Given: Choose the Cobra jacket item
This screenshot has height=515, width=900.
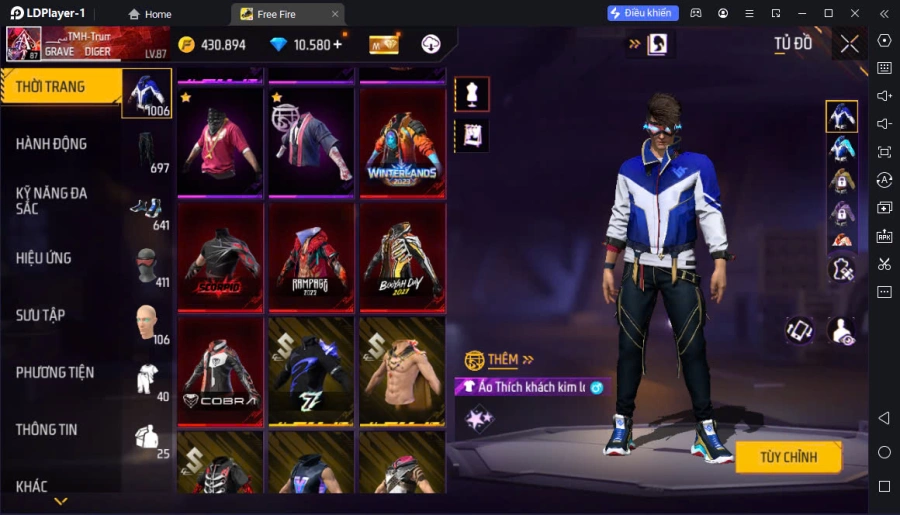Looking at the screenshot, I should pos(220,371).
